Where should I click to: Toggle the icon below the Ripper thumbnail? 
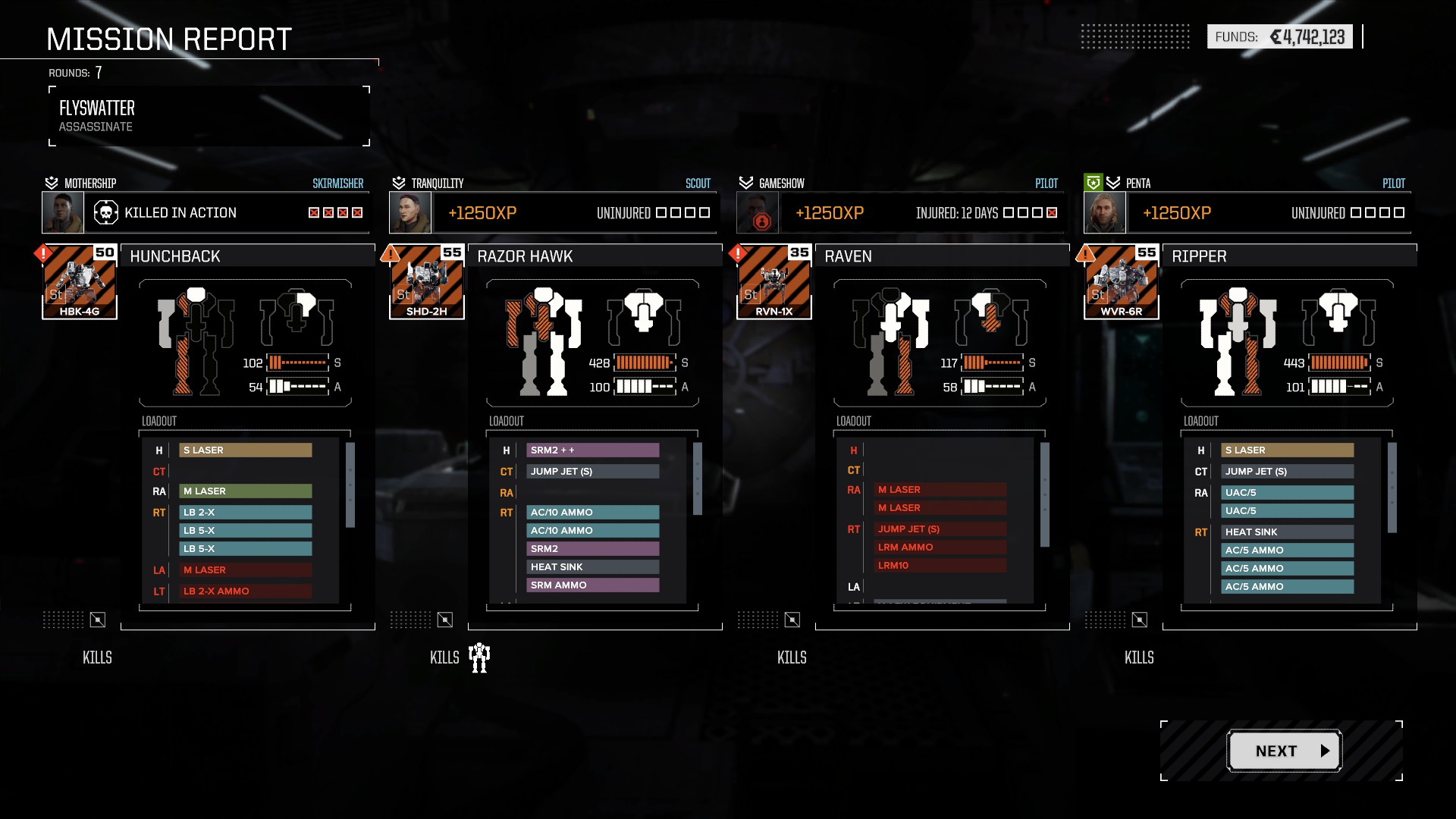coord(1140,620)
